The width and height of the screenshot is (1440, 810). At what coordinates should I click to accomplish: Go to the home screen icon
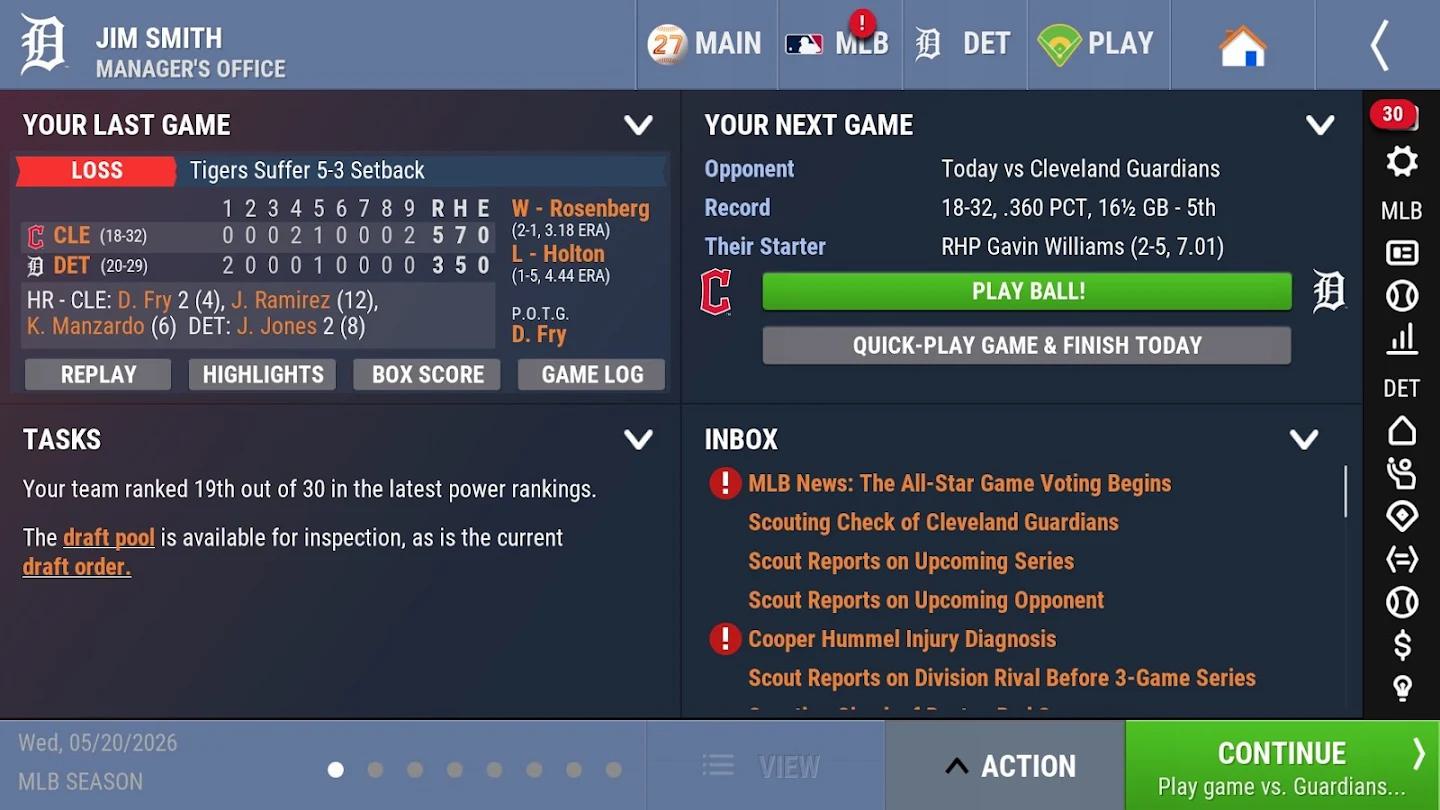1242,46
